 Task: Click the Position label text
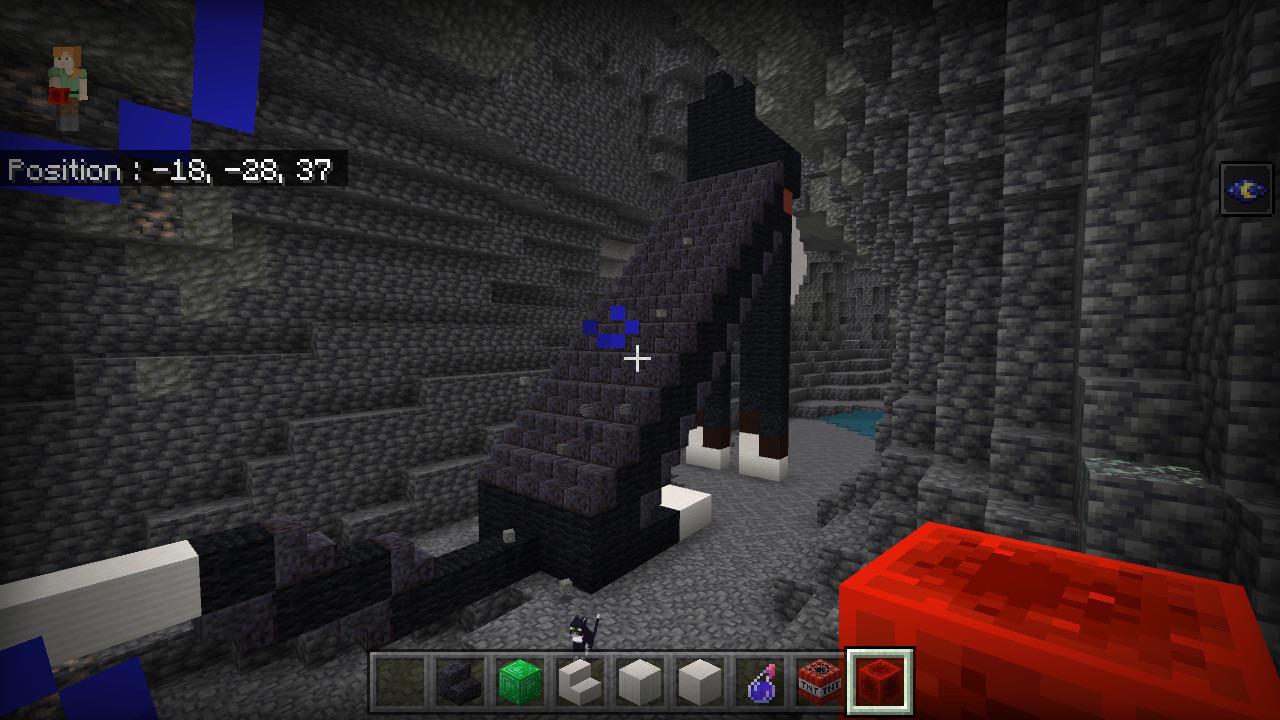(x=65, y=171)
